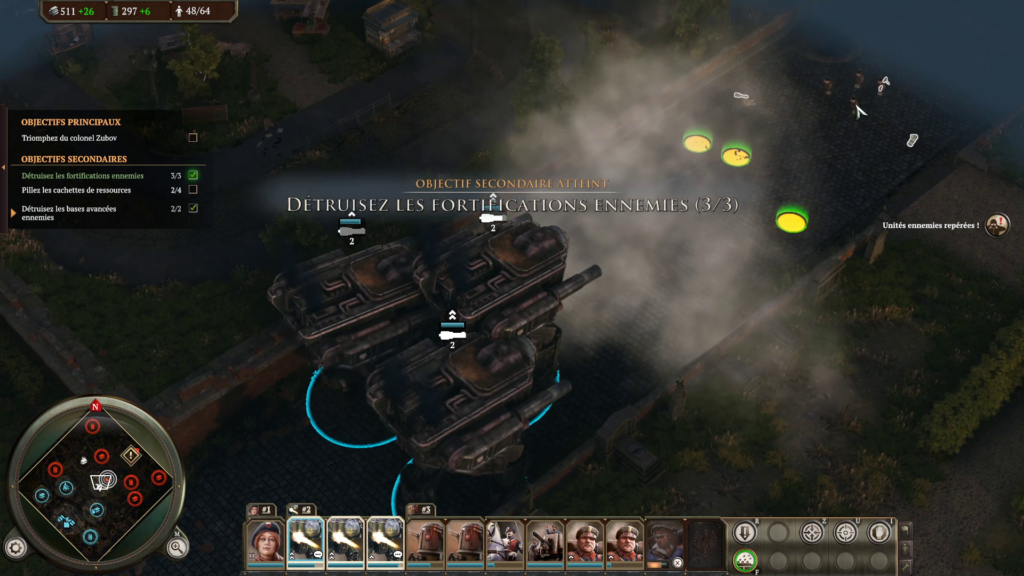The height and width of the screenshot is (576, 1024).
Task: Select control group #3 tab
Action: 421,510
